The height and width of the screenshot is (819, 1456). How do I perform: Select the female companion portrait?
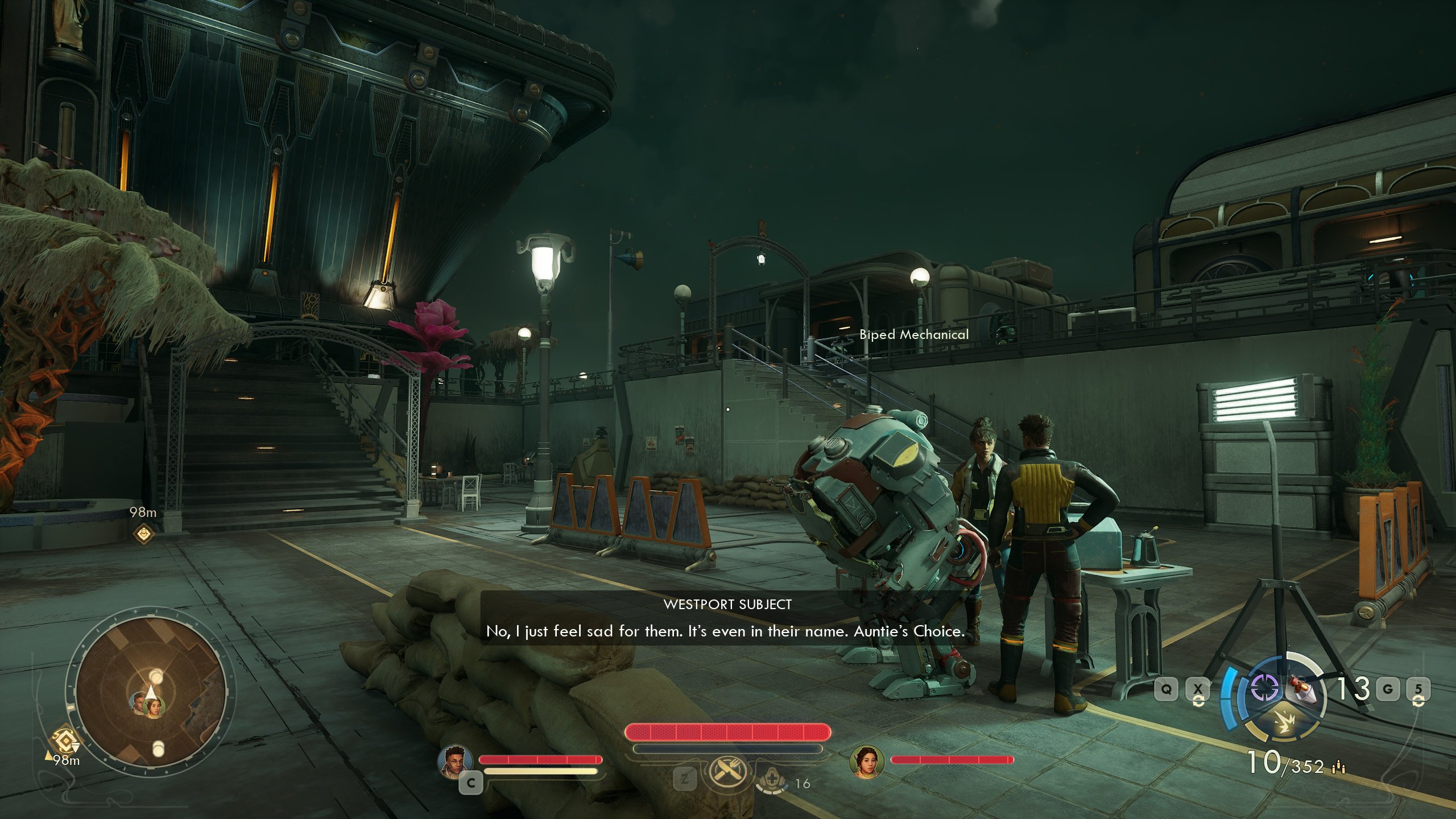866,761
